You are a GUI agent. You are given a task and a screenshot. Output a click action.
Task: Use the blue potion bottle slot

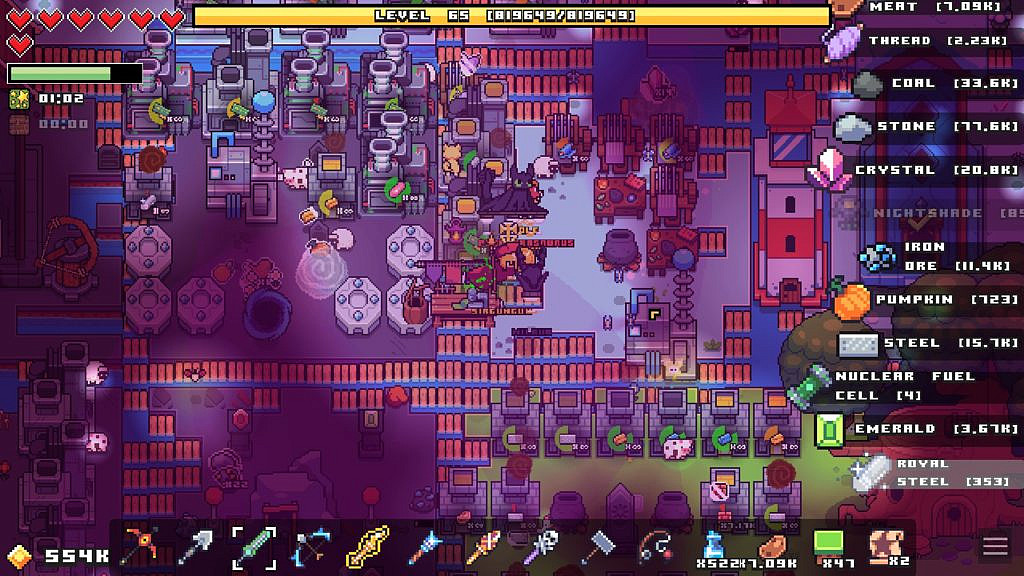(714, 546)
